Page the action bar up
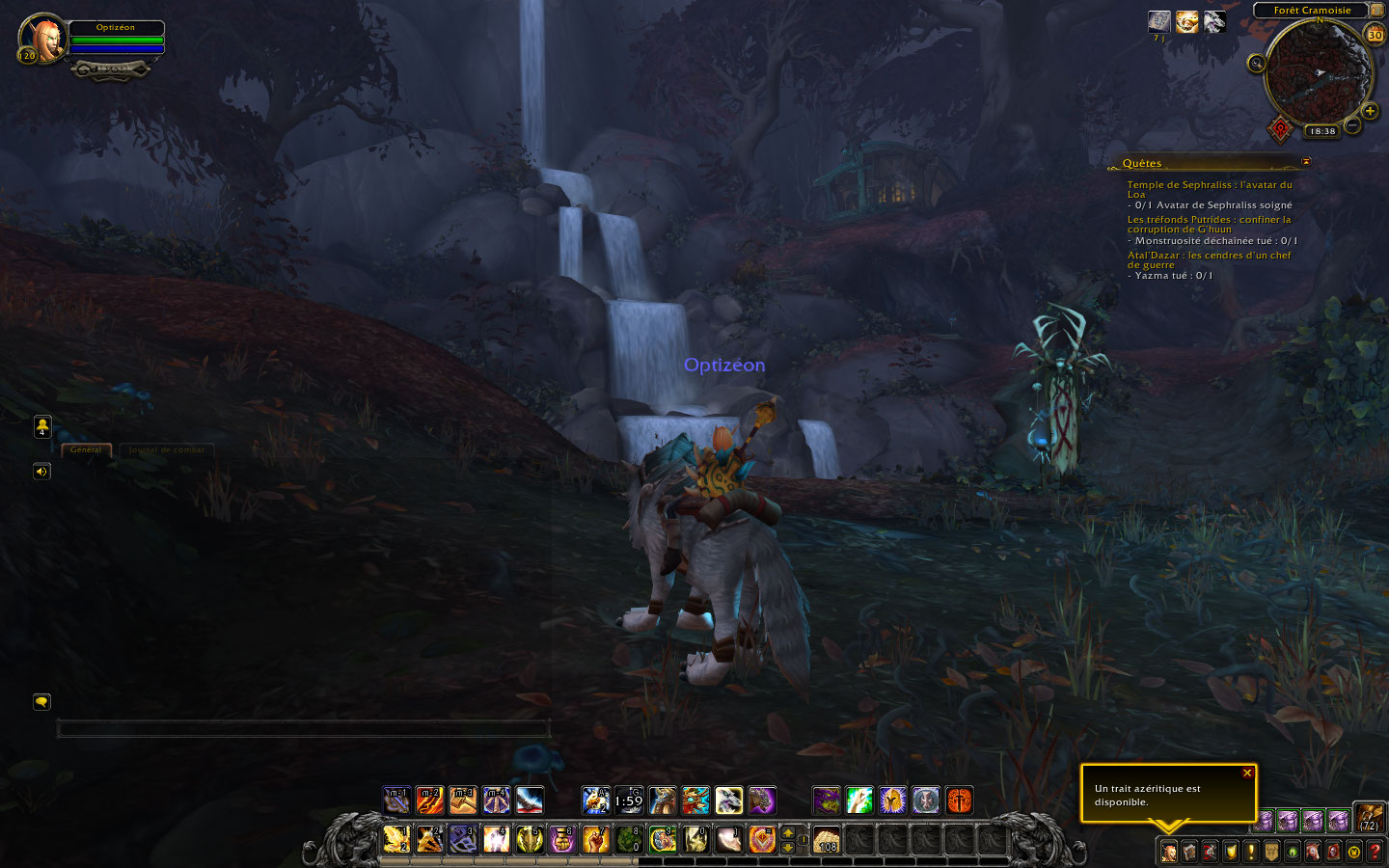Screen dimensions: 1389x868 click(x=788, y=832)
